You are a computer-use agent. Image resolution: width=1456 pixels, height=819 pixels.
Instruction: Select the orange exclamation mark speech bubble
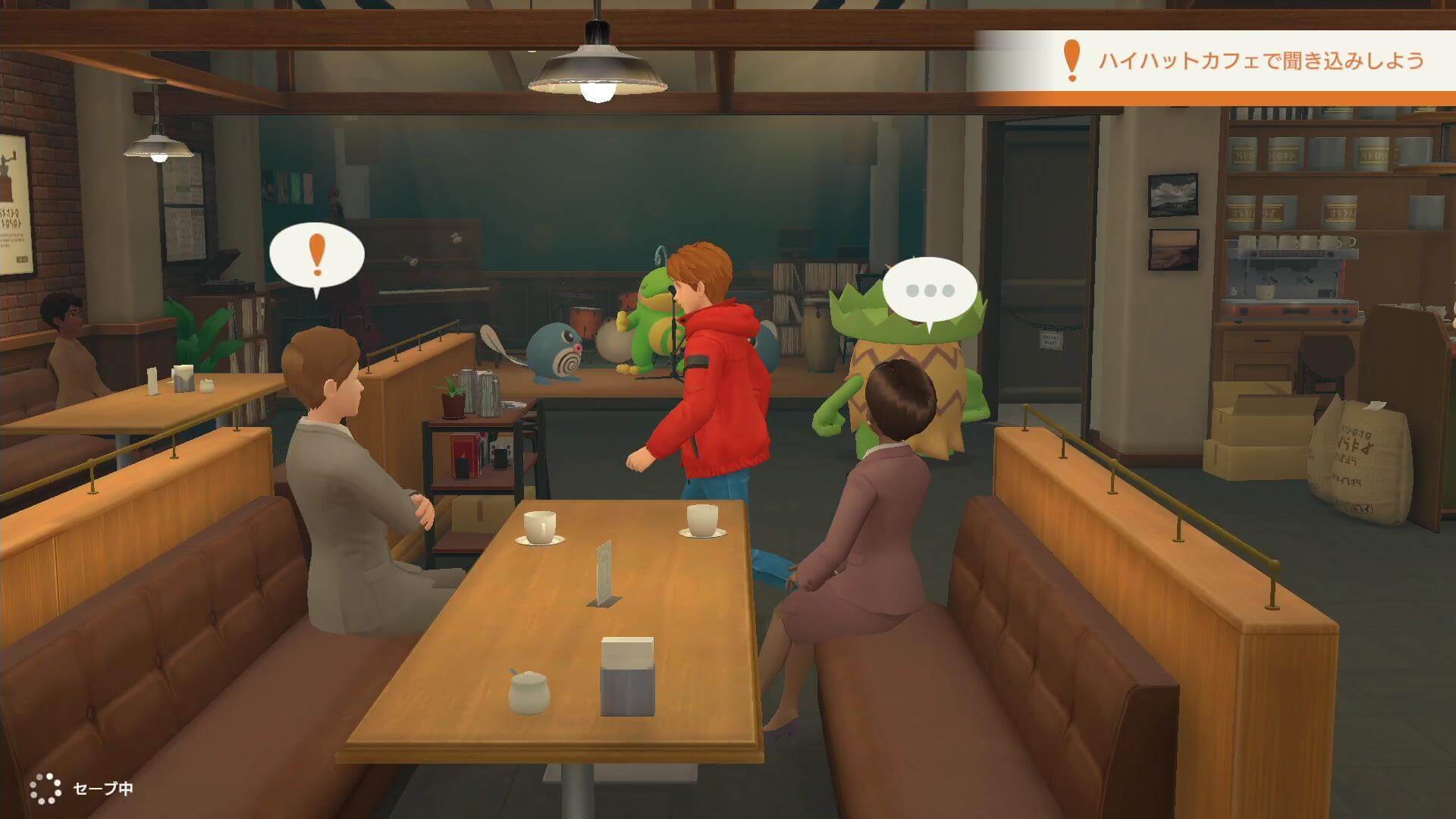click(317, 255)
